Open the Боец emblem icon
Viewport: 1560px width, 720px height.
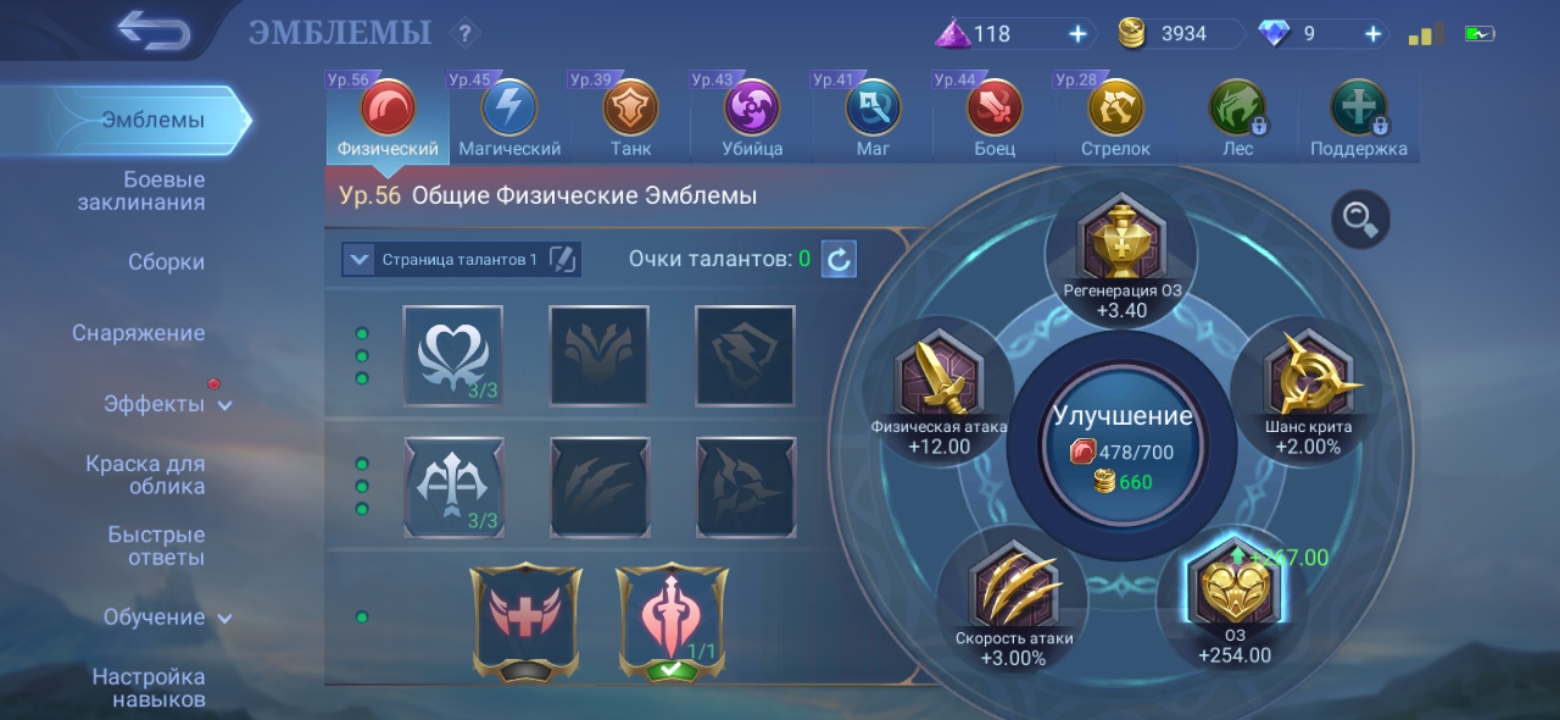(x=993, y=112)
